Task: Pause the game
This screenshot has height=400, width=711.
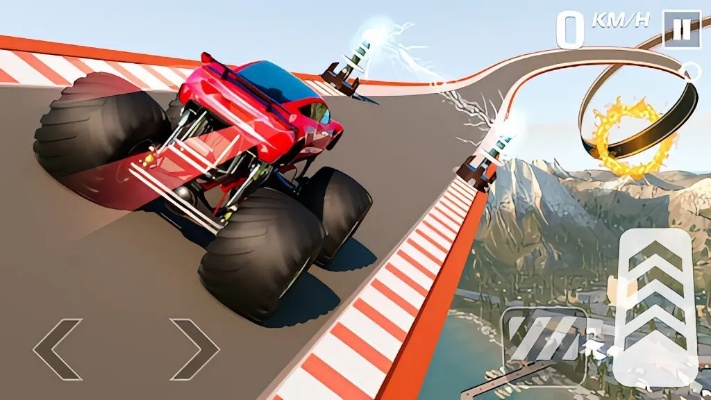Action: point(681,30)
